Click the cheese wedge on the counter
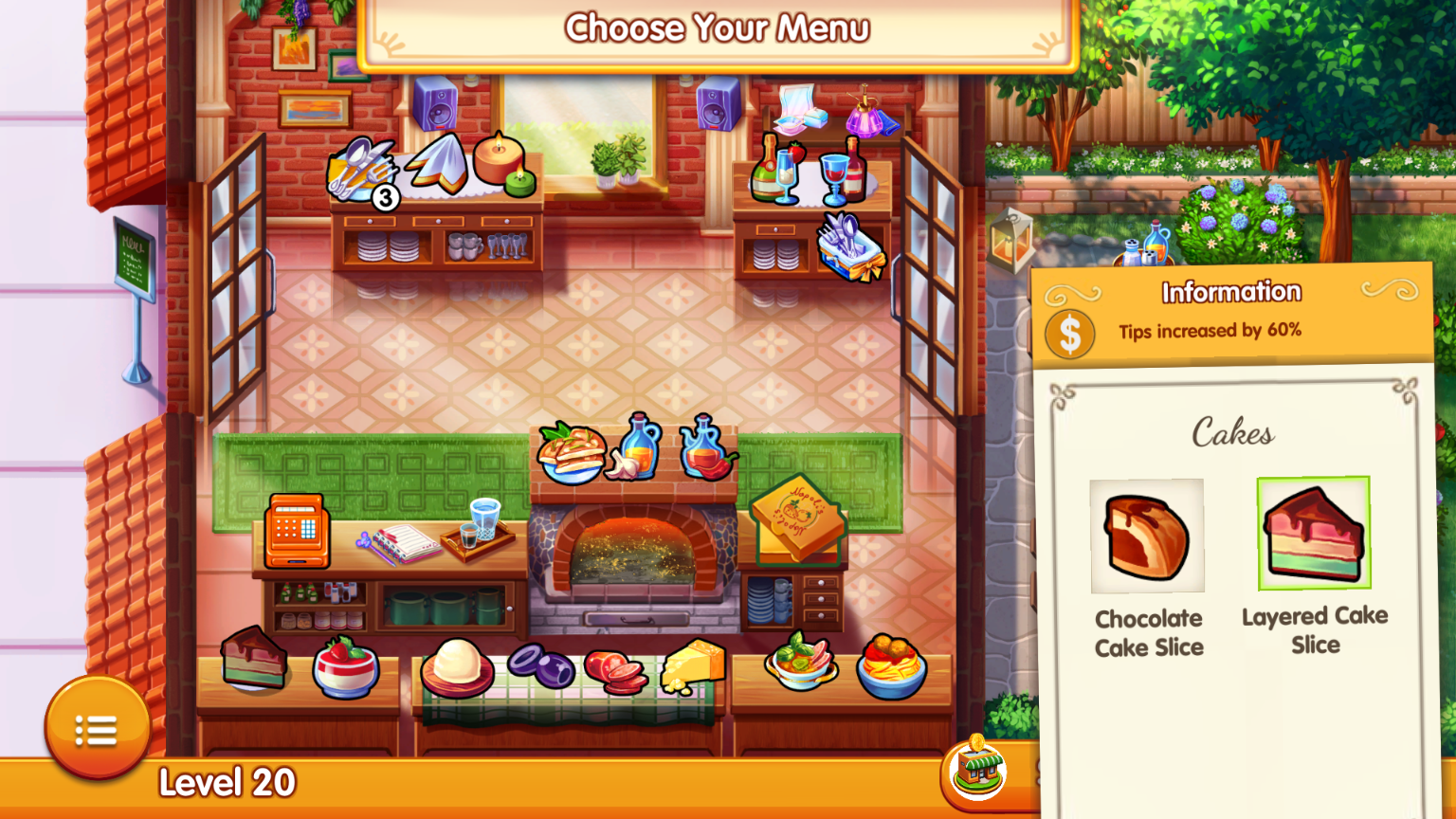The image size is (1456, 819). click(x=693, y=665)
